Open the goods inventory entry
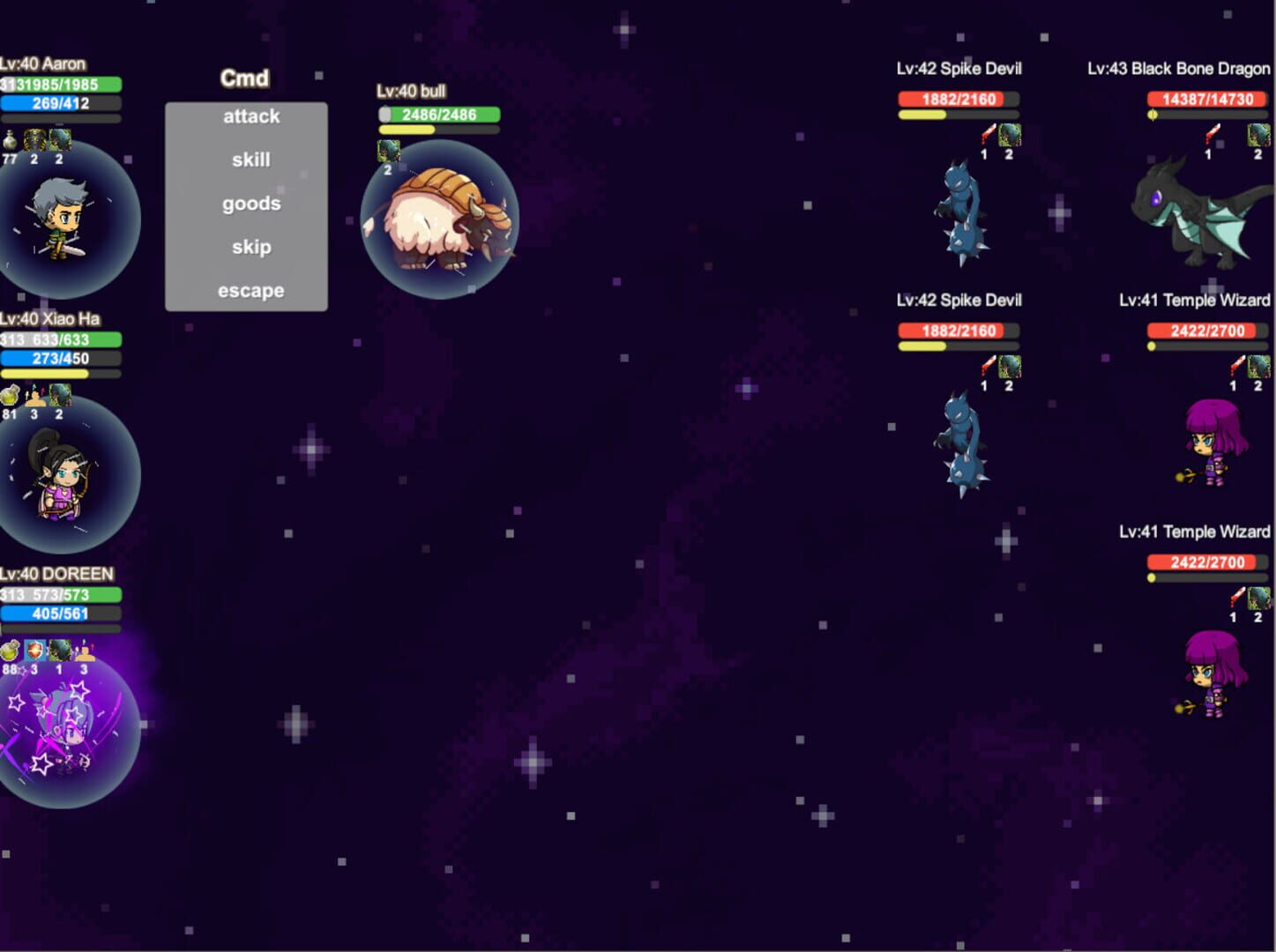Image resolution: width=1276 pixels, height=952 pixels. point(250,203)
